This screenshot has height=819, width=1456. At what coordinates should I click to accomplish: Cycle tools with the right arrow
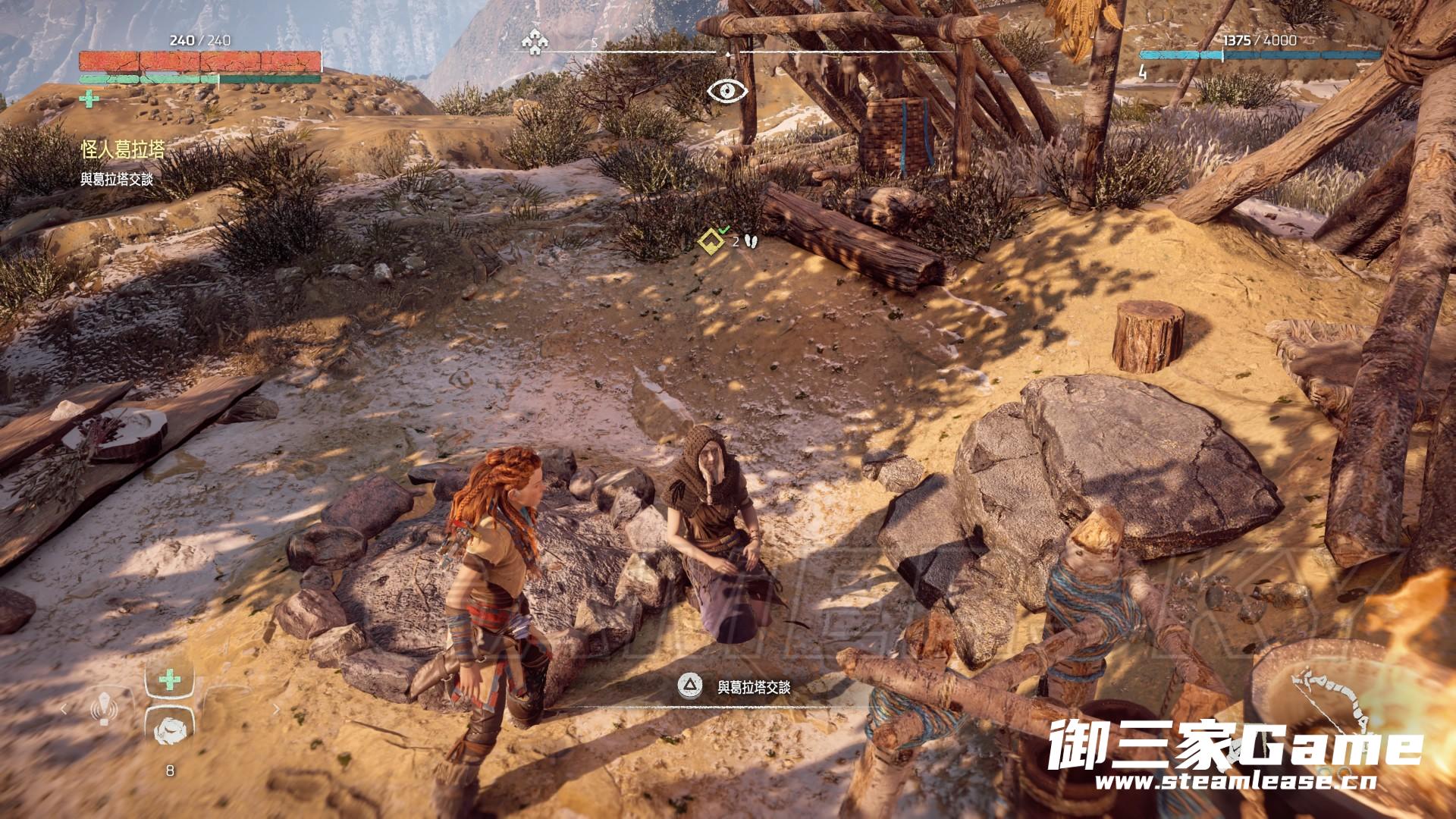[275, 710]
